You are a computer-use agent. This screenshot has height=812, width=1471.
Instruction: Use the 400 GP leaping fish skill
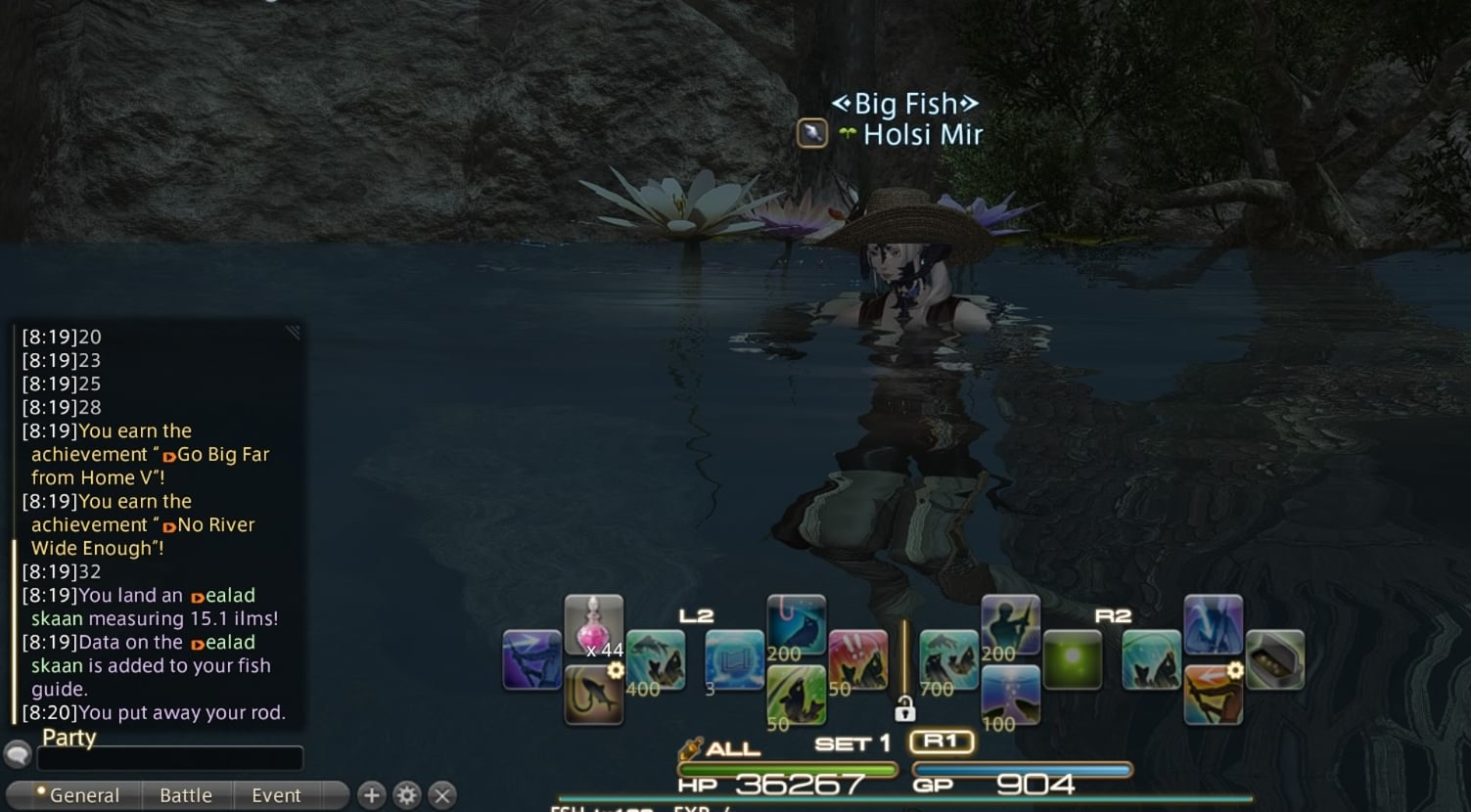[655, 660]
